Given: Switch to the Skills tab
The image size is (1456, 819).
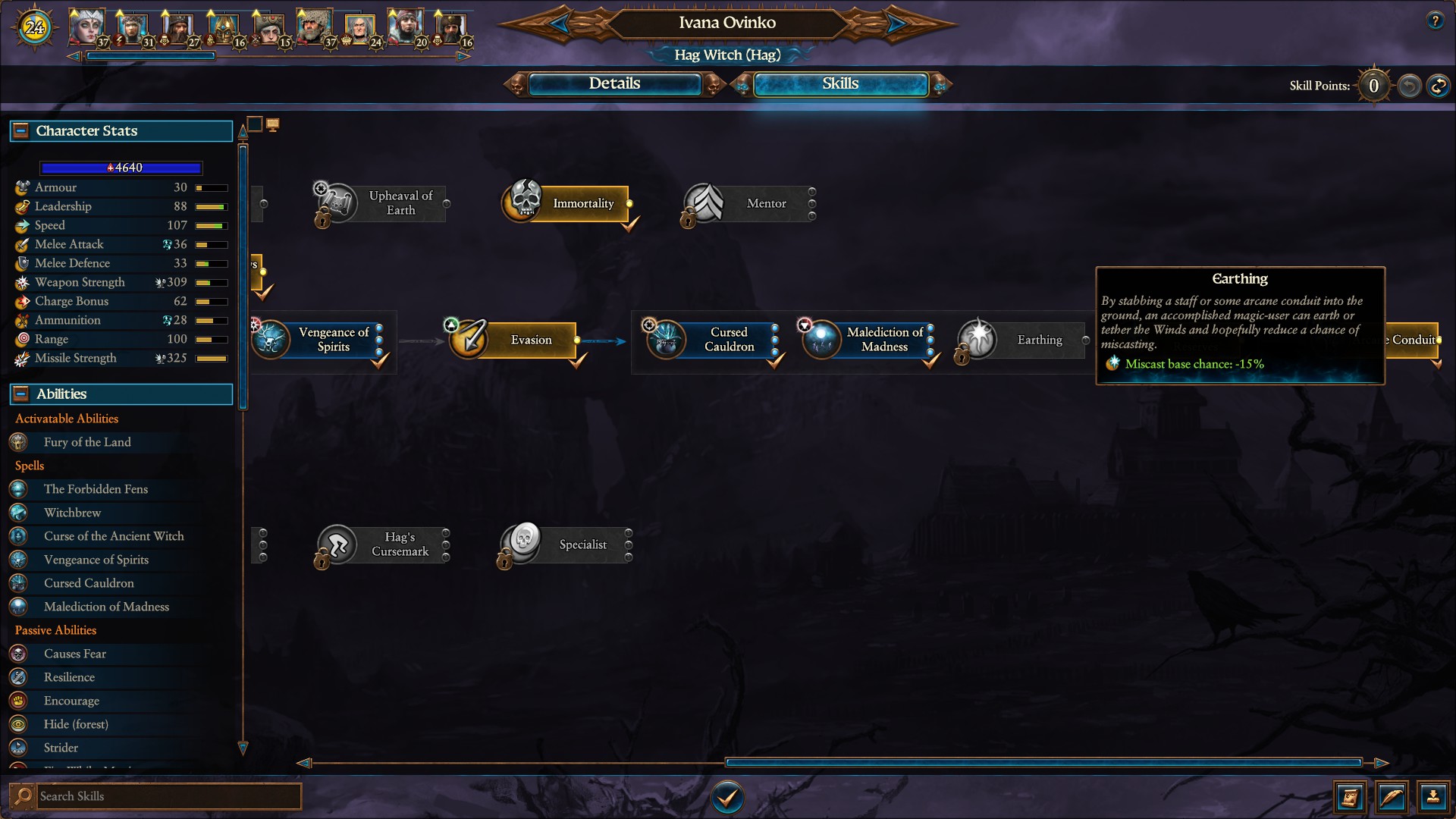Looking at the screenshot, I should (840, 84).
